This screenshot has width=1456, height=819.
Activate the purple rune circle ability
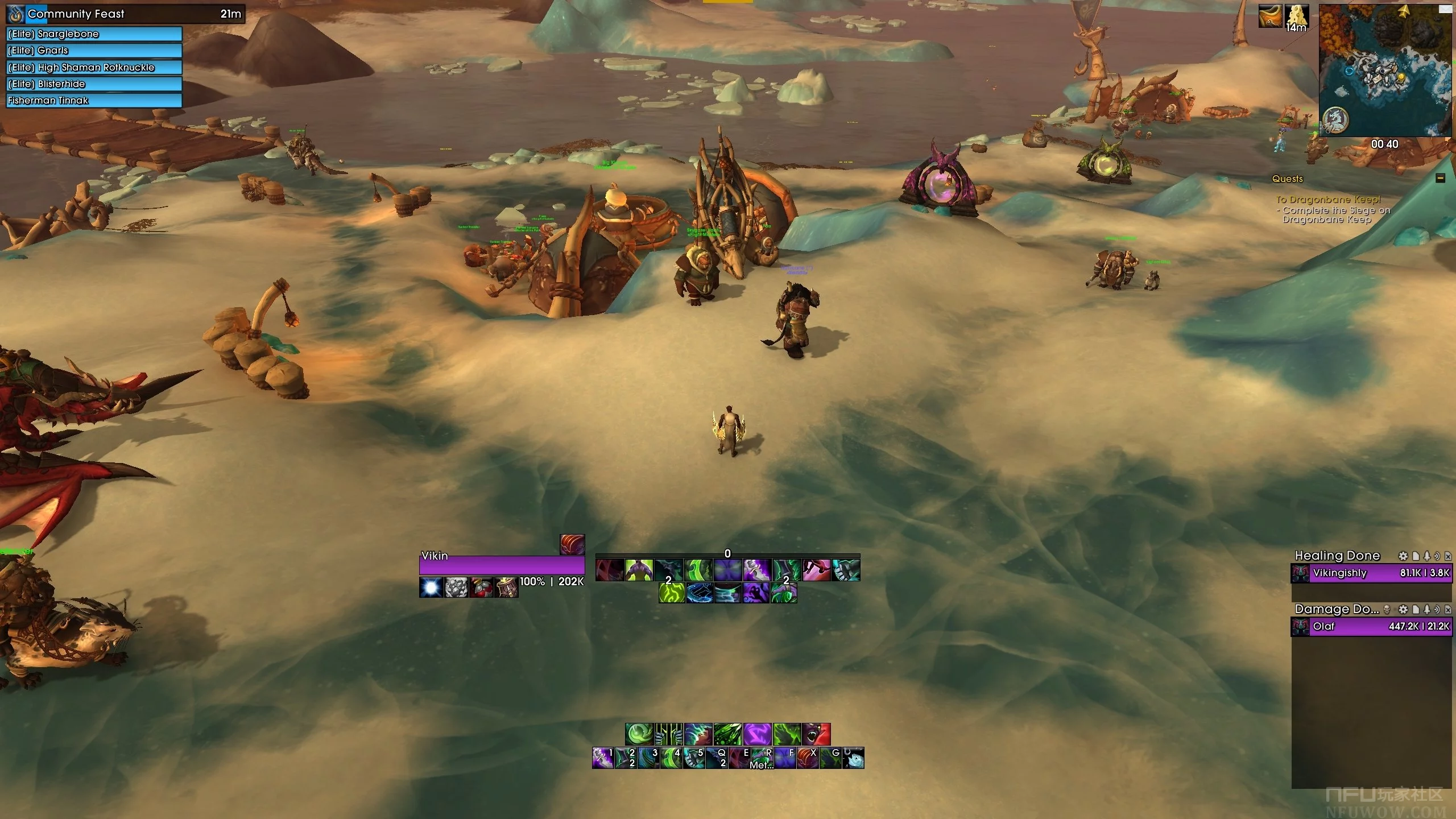pos(757,734)
